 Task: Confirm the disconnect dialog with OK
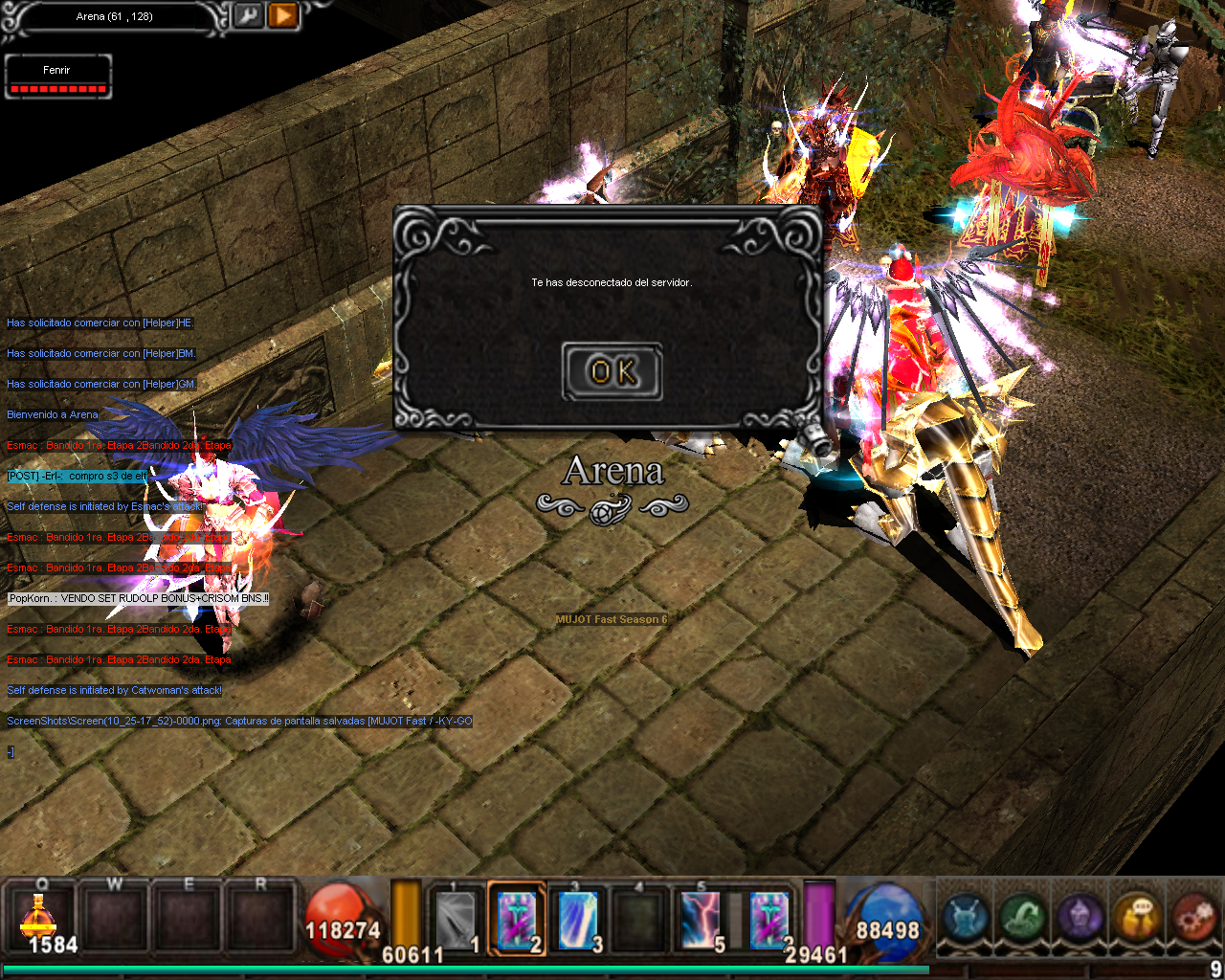coord(612,371)
